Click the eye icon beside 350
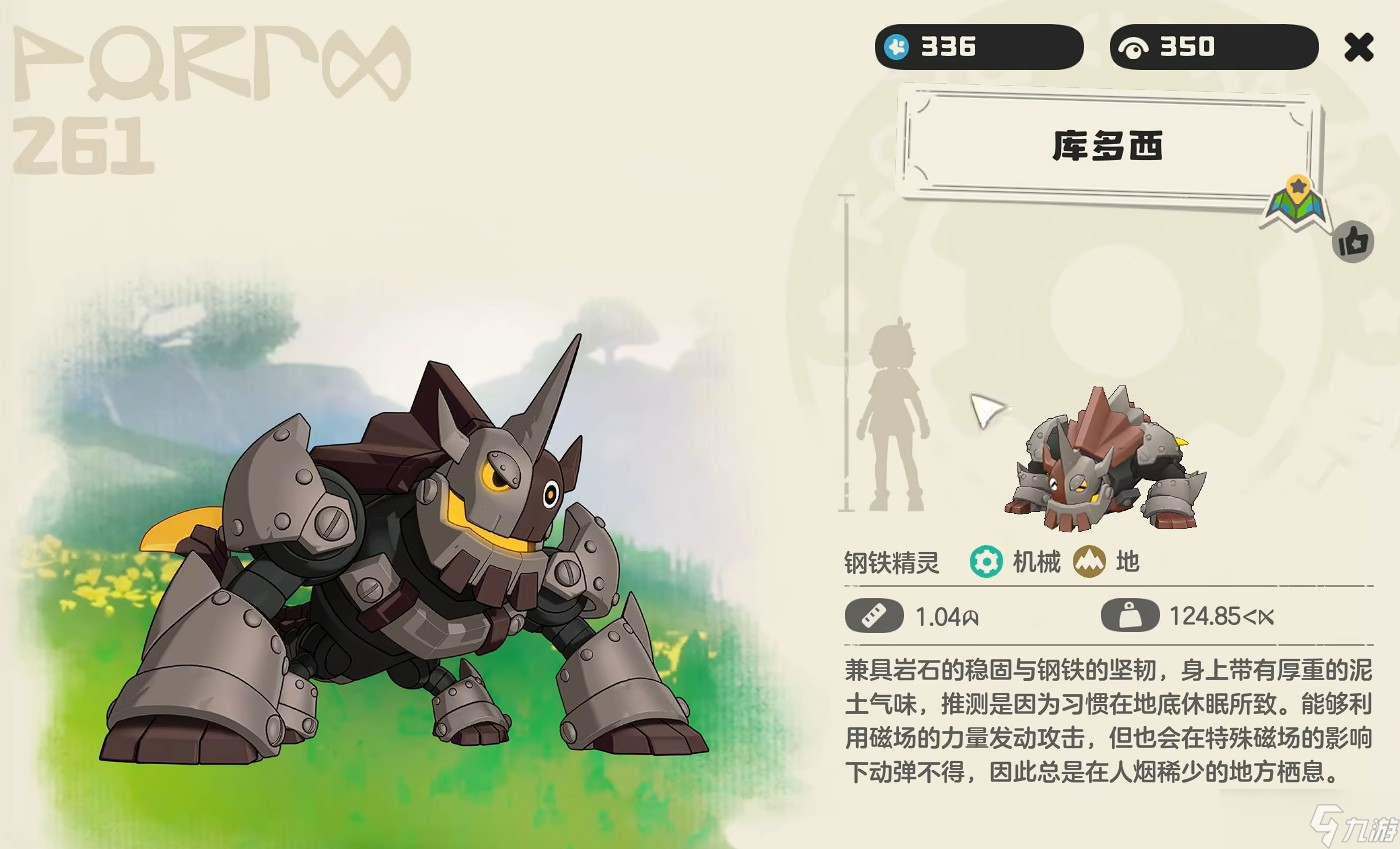The width and height of the screenshot is (1400, 849). [x=1134, y=45]
